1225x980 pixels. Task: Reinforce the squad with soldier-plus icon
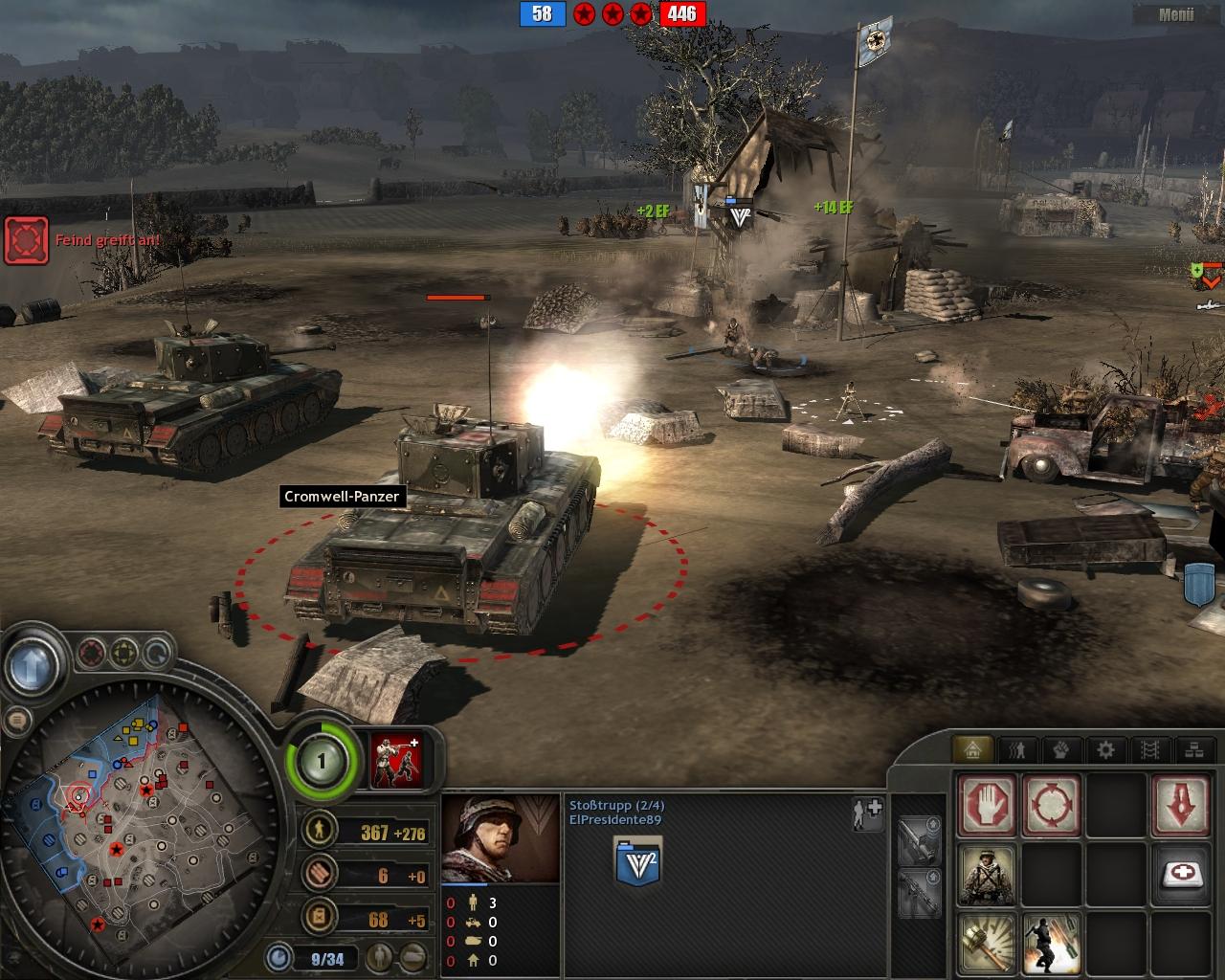tap(867, 812)
